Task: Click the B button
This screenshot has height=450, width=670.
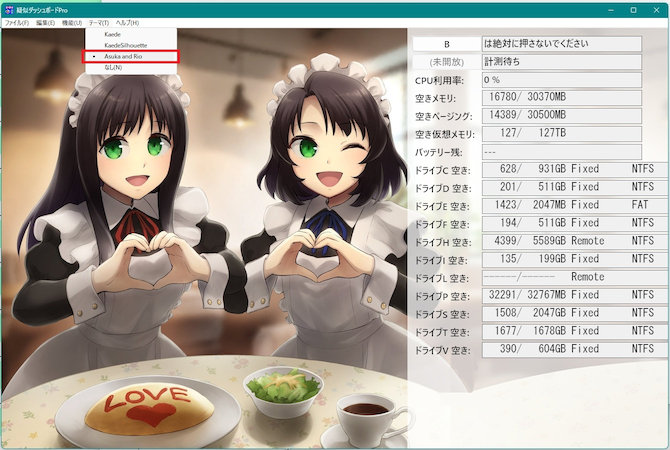Action: [x=446, y=44]
